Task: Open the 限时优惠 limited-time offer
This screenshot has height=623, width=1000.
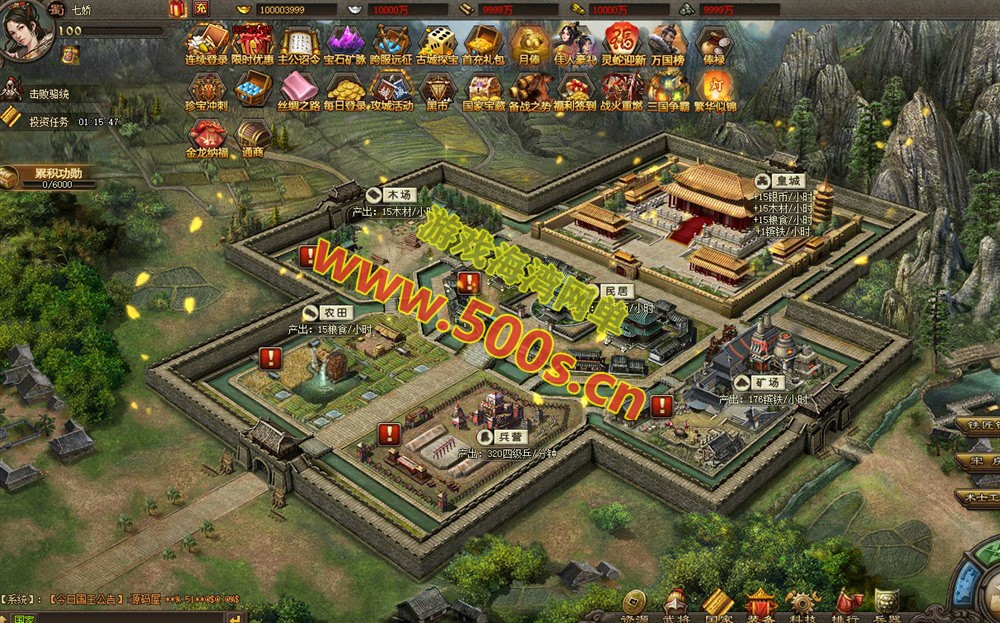Action: click(252, 44)
